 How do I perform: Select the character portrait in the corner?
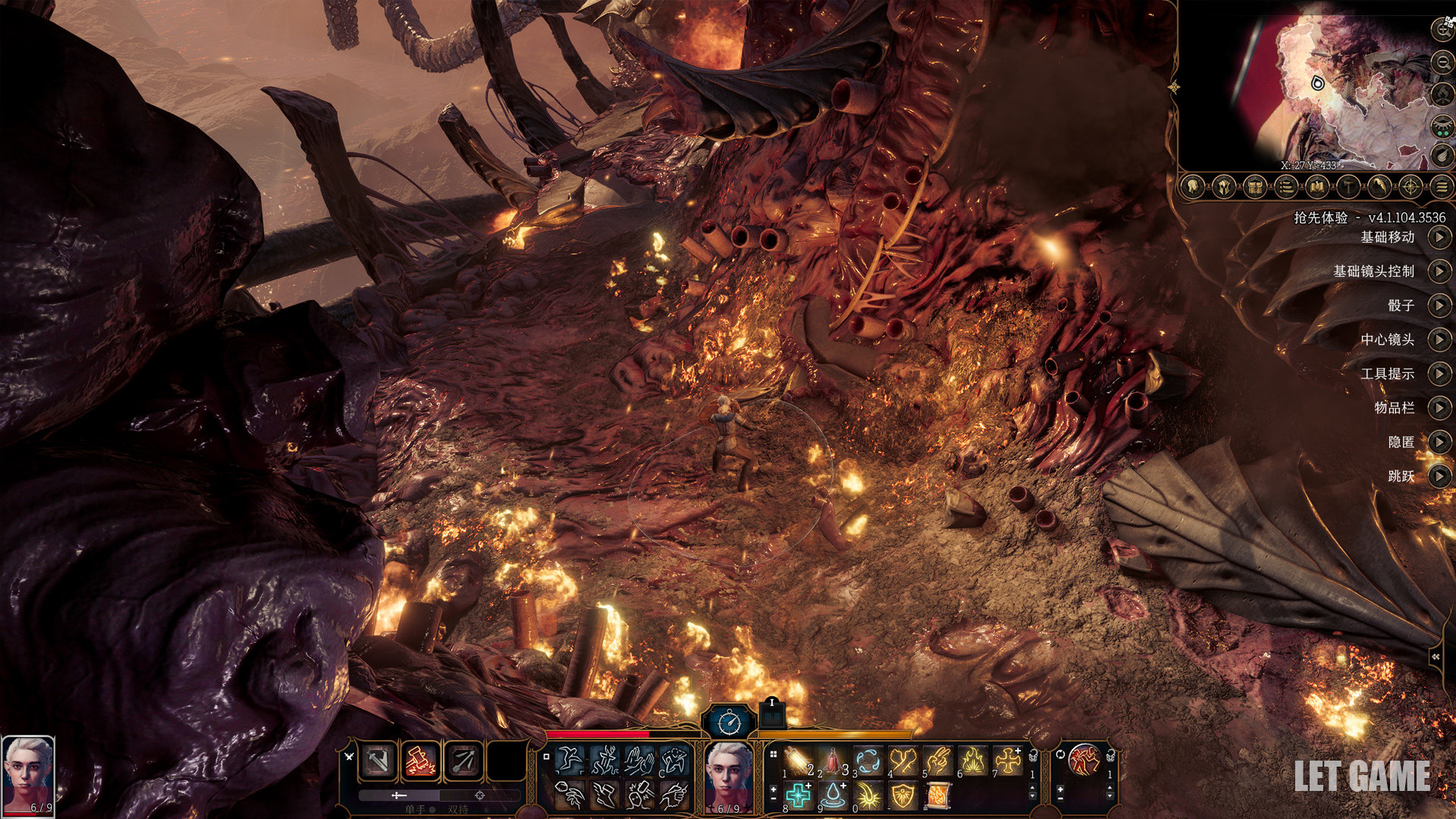[x=28, y=773]
